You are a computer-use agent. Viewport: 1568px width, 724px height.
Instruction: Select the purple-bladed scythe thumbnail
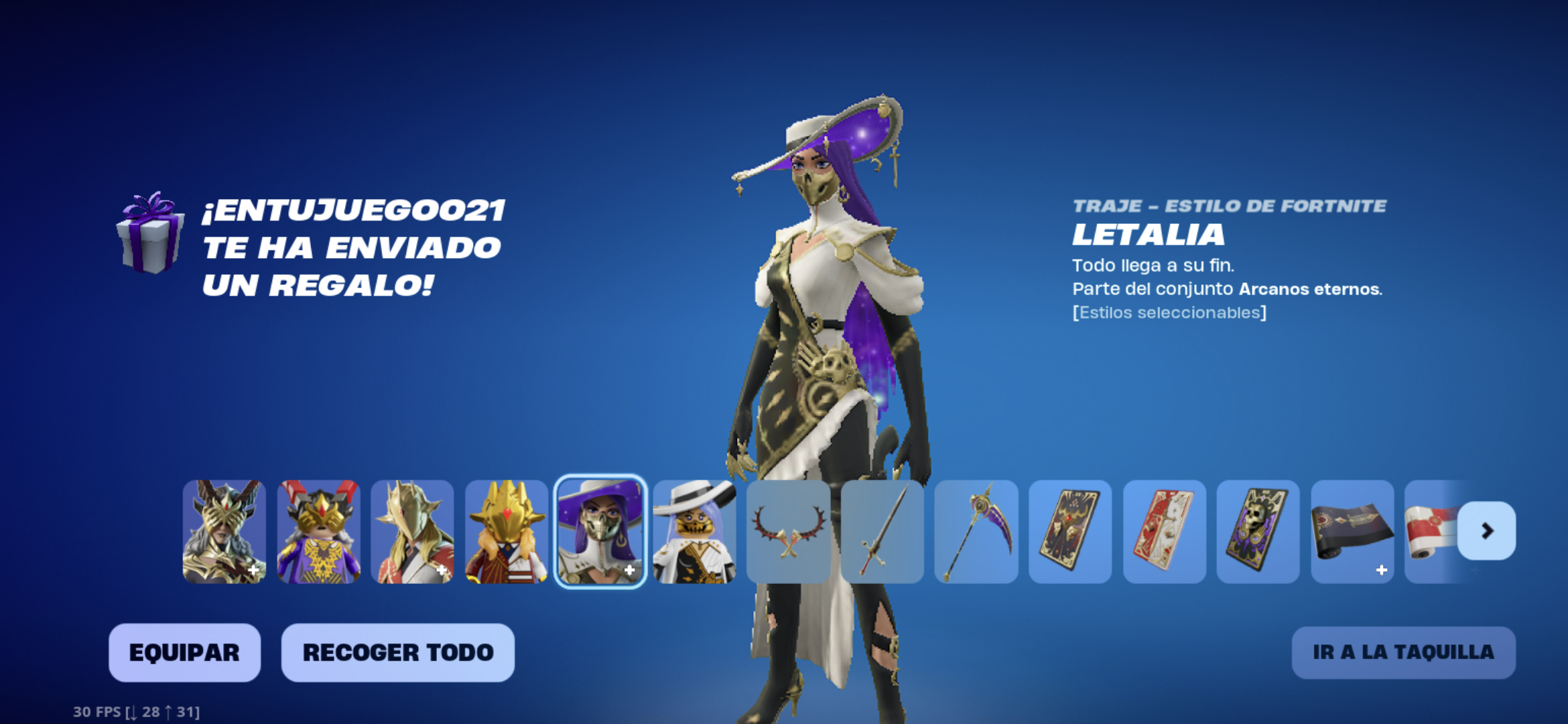tap(976, 531)
